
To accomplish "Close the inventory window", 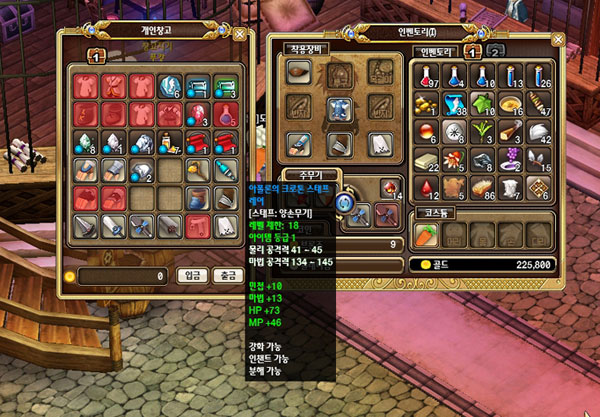I will tap(551, 33).
